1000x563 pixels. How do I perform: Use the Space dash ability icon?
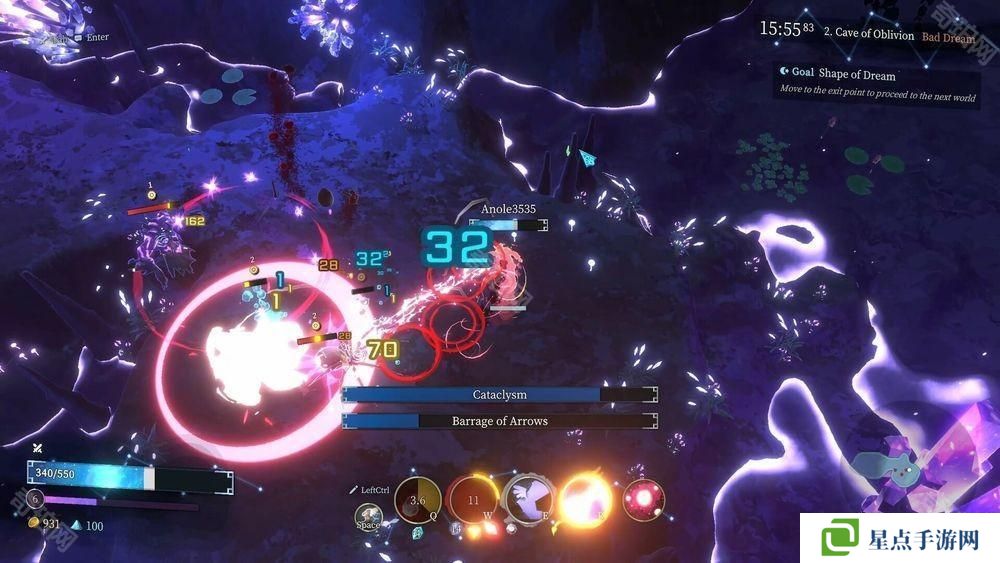(368, 517)
